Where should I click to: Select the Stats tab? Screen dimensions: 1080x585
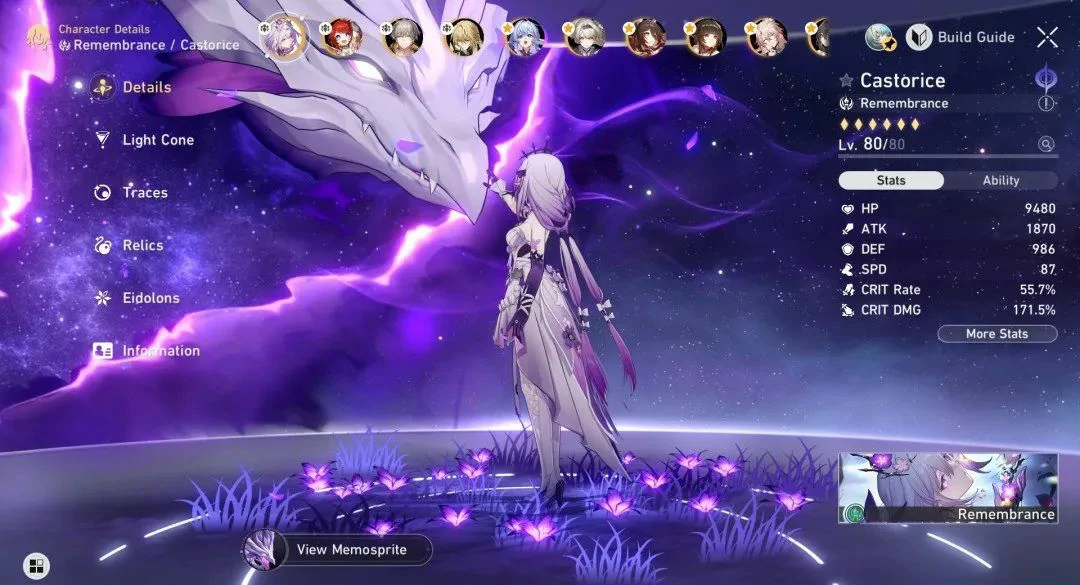click(891, 181)
